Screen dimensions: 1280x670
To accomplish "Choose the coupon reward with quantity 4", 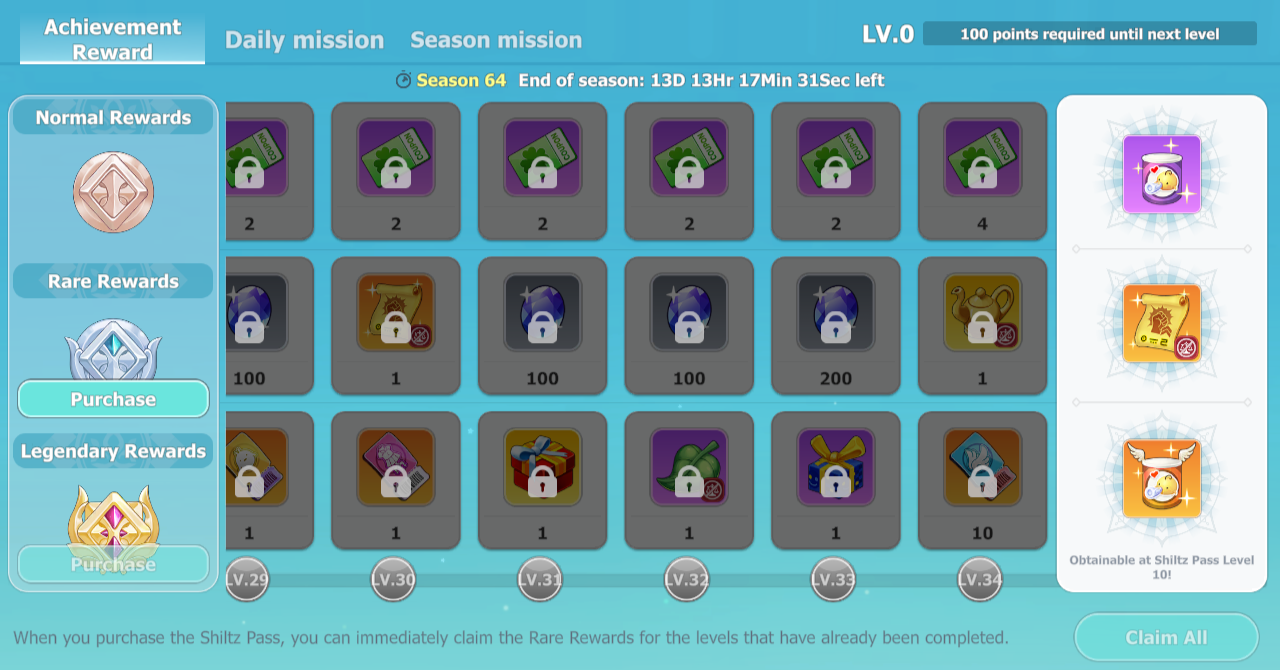I will [x=982, y=158].
